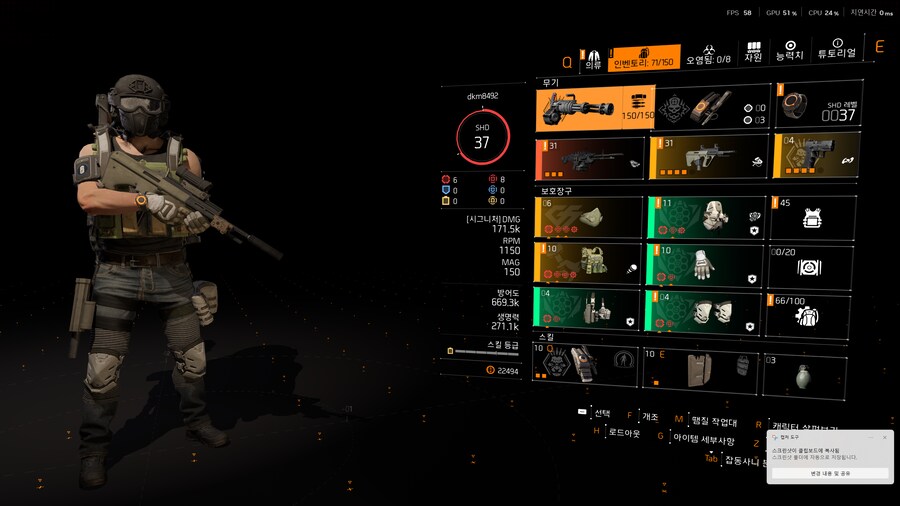Select the signature minigun weapon slot
This screenshot has width=900, height=506.
[594, 107]
